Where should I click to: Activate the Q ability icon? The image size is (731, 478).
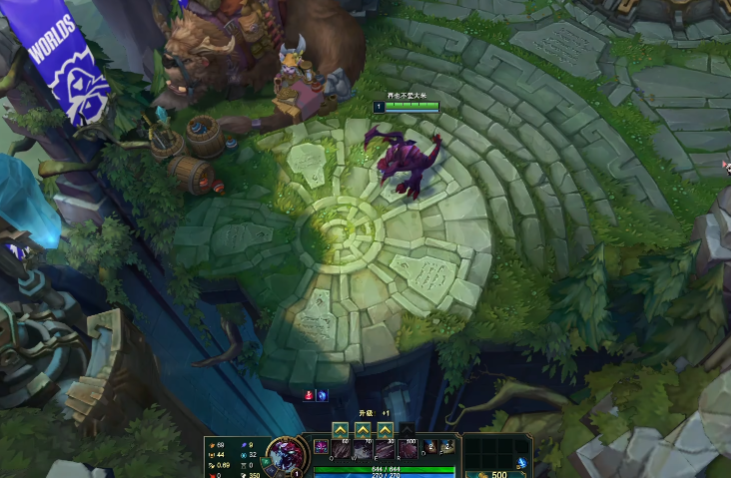pyautogui.click(x=340, y=449)
